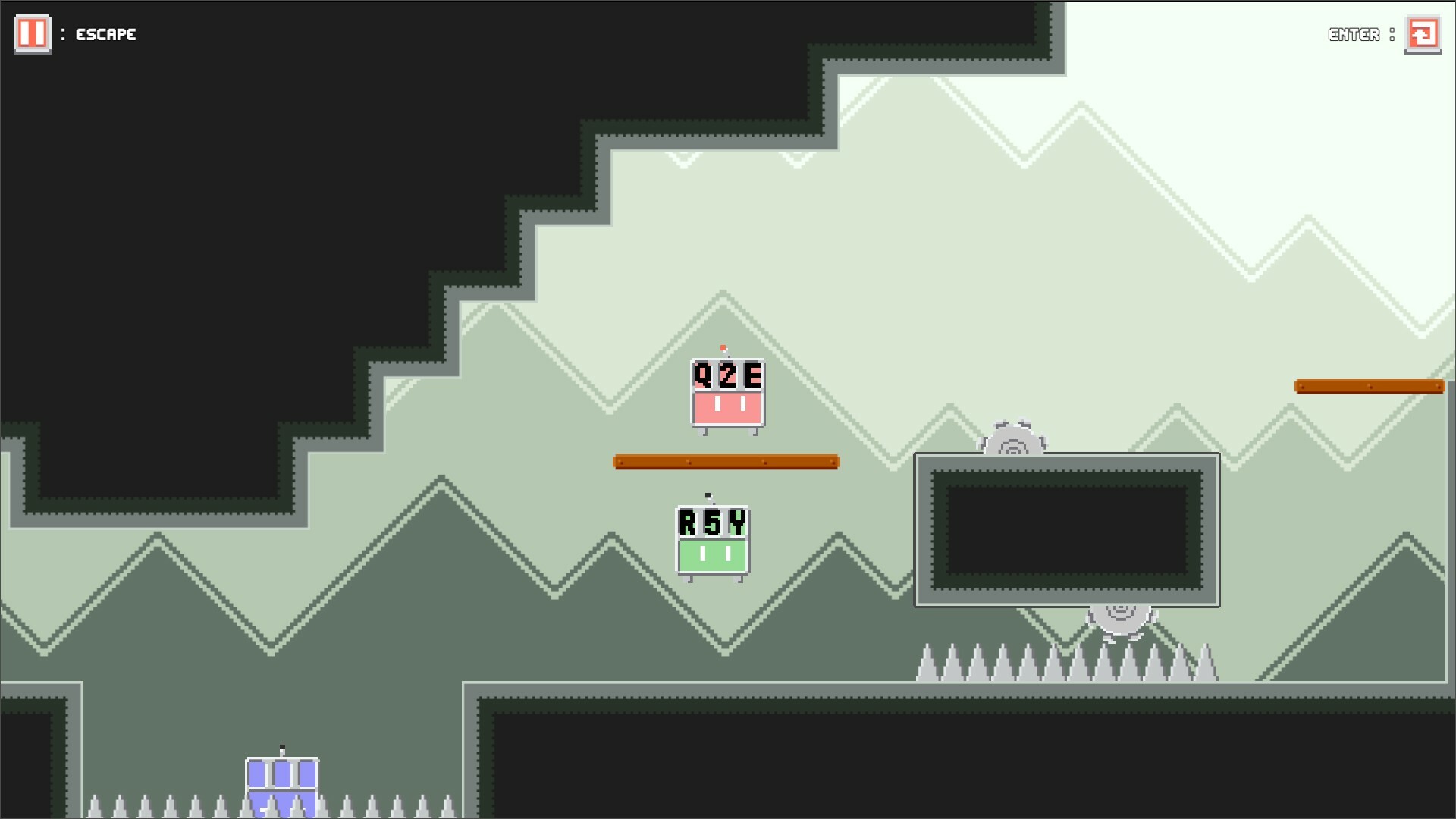
Task: Toggle the red antenna light above Q2E
Action: pyautogui.click(x=723, y=348)
